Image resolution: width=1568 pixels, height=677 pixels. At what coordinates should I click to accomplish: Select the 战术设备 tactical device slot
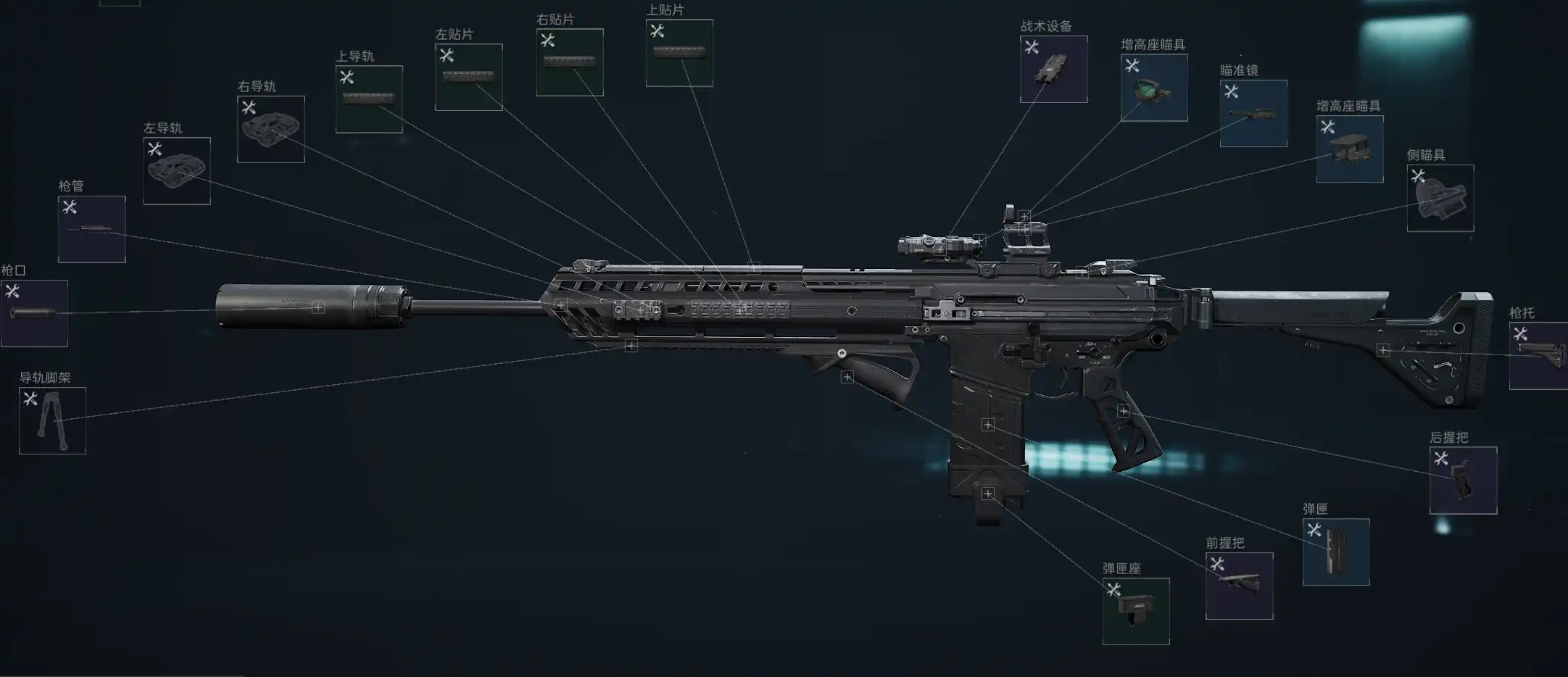tap(1053, 69)
